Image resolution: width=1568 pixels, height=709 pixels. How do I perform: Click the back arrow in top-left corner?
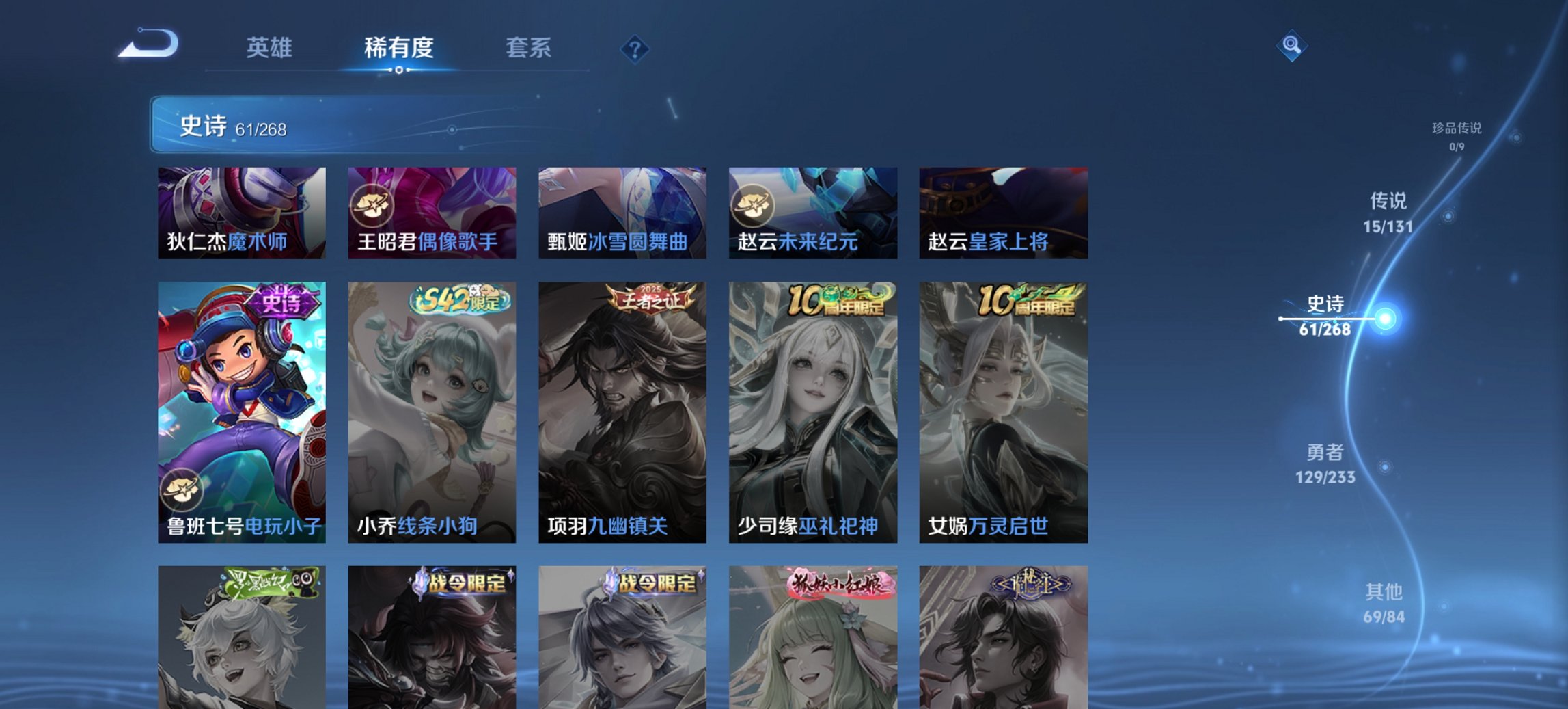pos(149,43)
